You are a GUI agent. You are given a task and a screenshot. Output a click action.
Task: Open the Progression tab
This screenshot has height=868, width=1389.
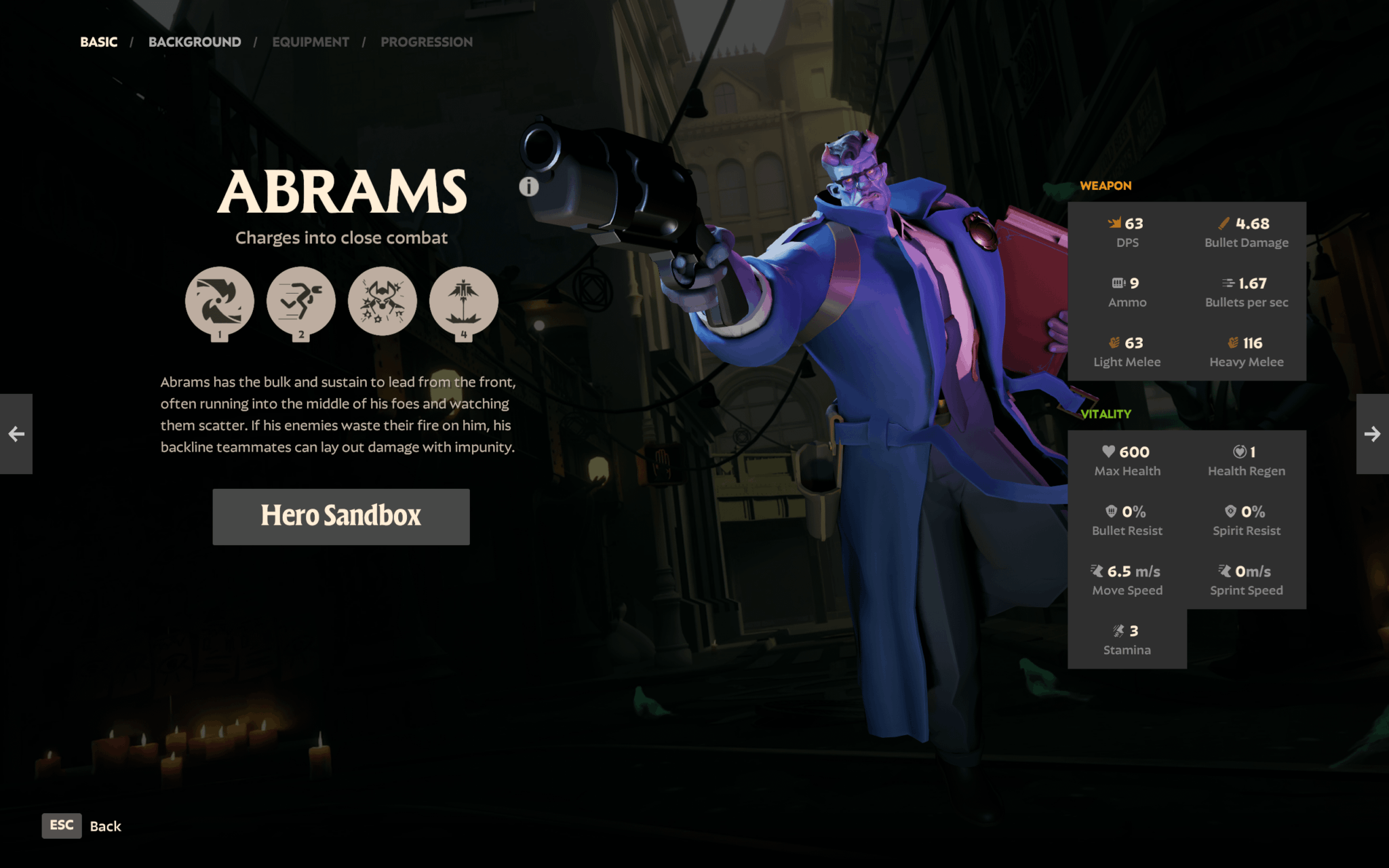point(427,42)
